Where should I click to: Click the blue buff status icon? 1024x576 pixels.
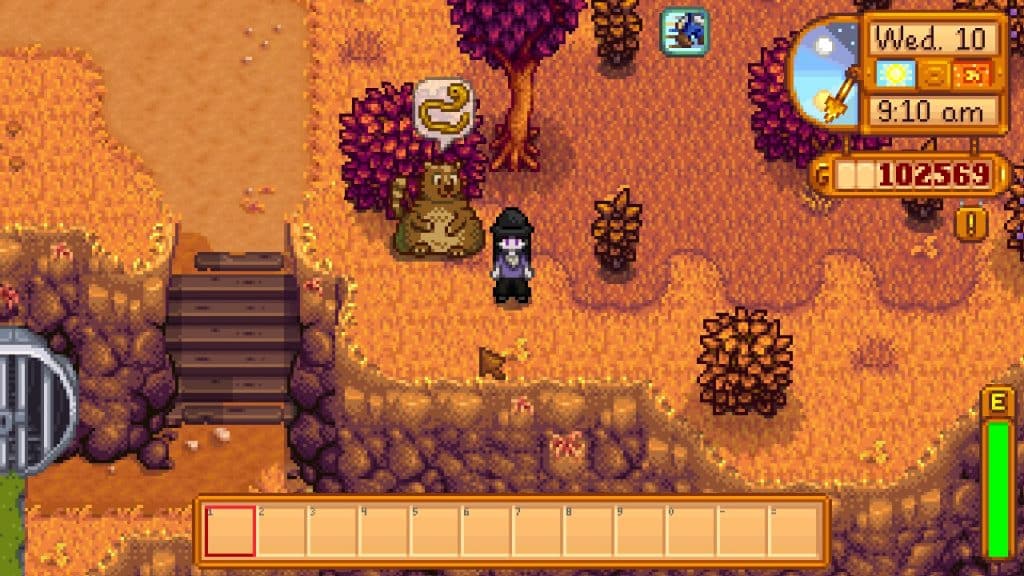point(684,31)
